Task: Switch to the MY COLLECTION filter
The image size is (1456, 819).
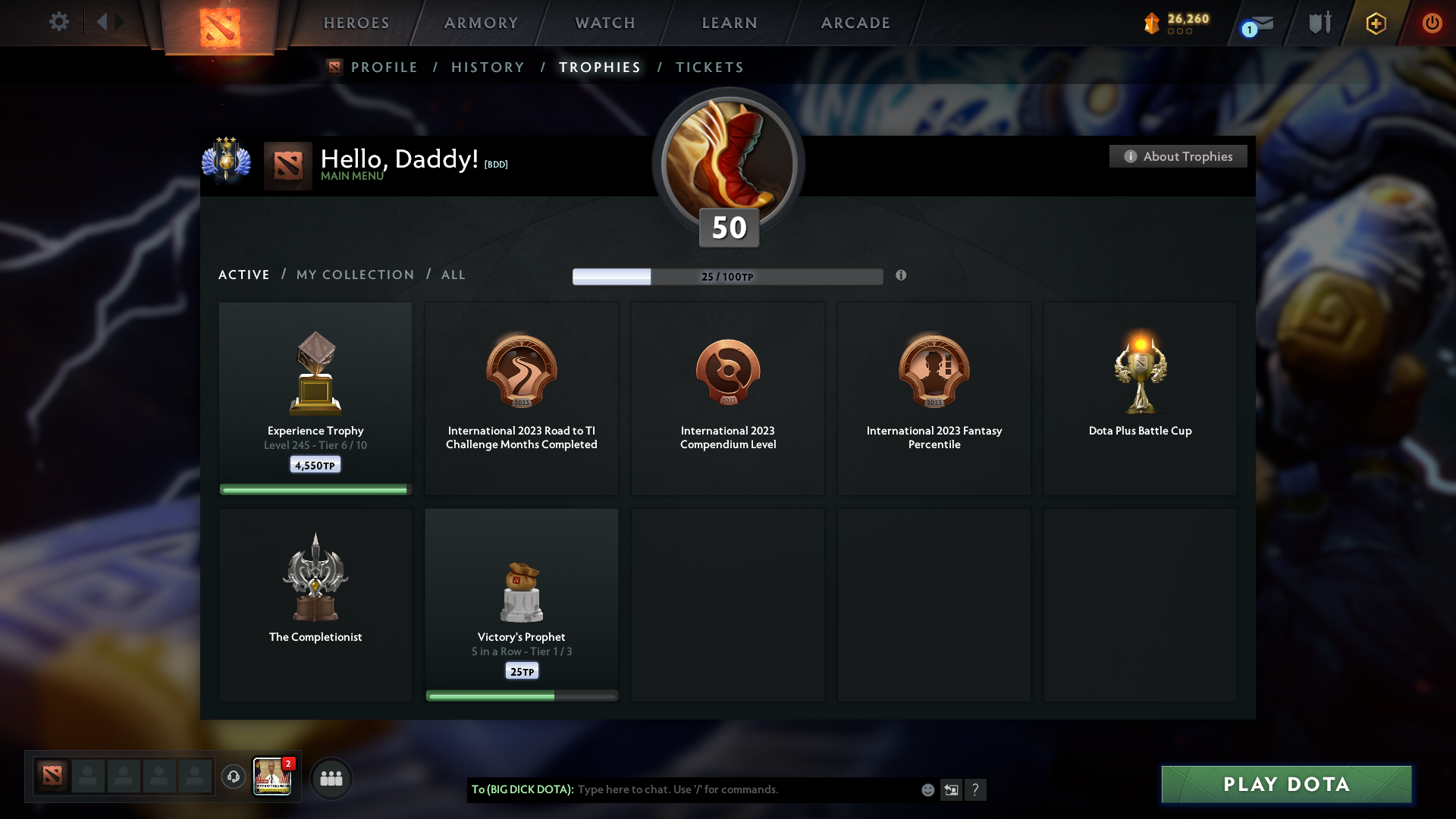Action: [354, 275]
